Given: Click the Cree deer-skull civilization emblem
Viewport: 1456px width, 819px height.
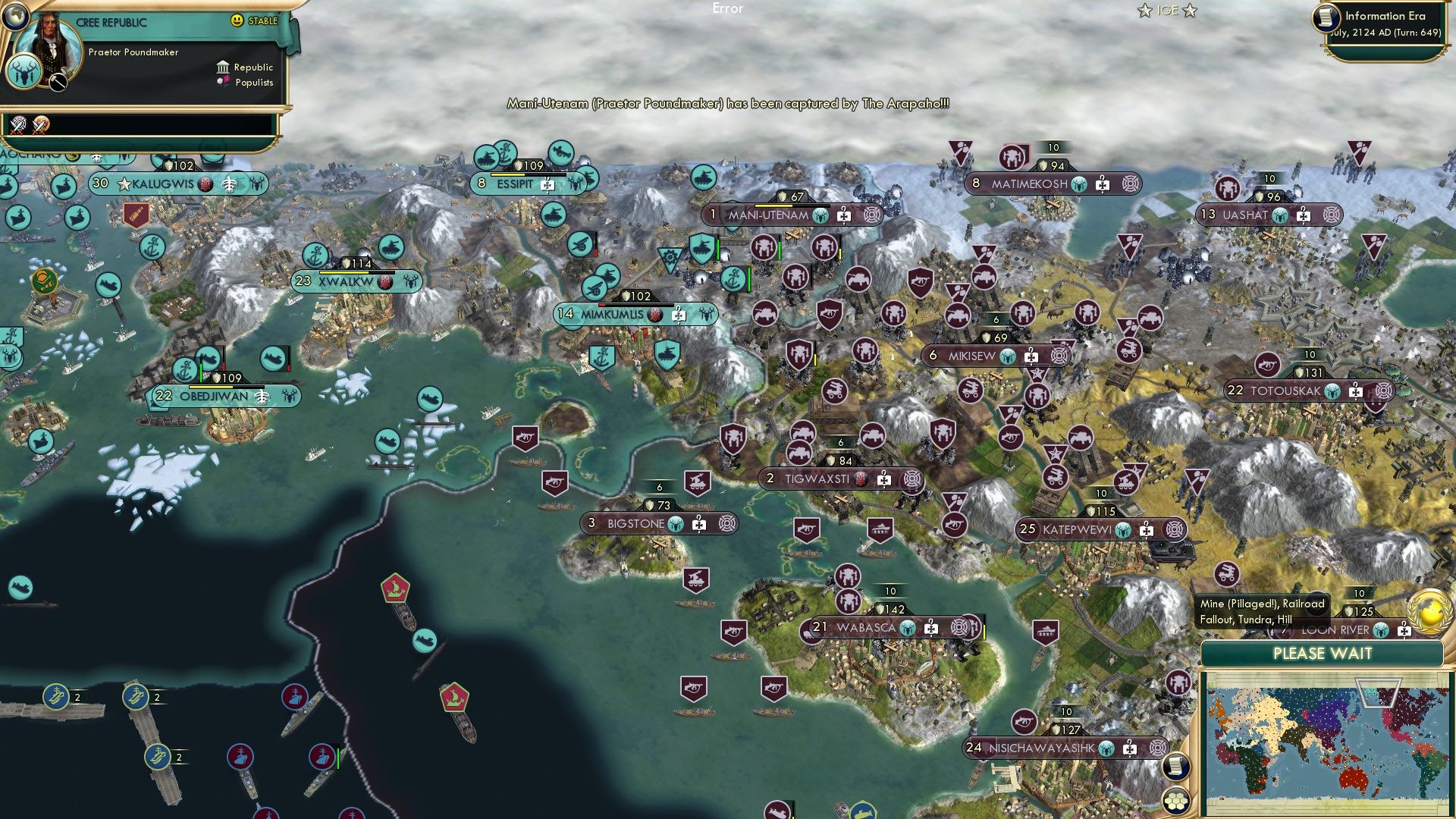Looking at the screenshot, I should 23,75.
